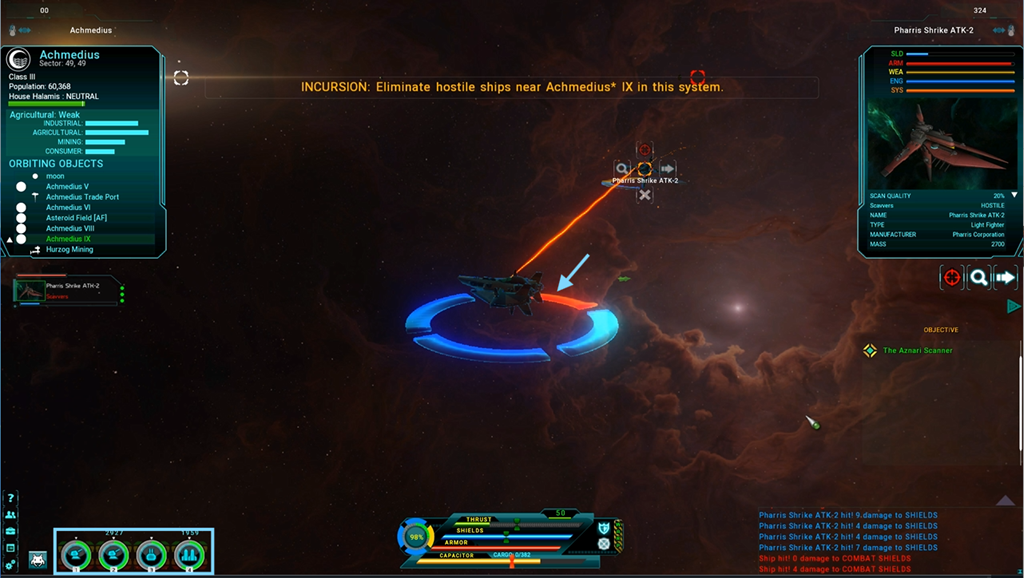Choose Achmedius IX from orbiting objects
Image resolution: width=1024 pixels, height=578 pixels.
click(x=68, y=239)
